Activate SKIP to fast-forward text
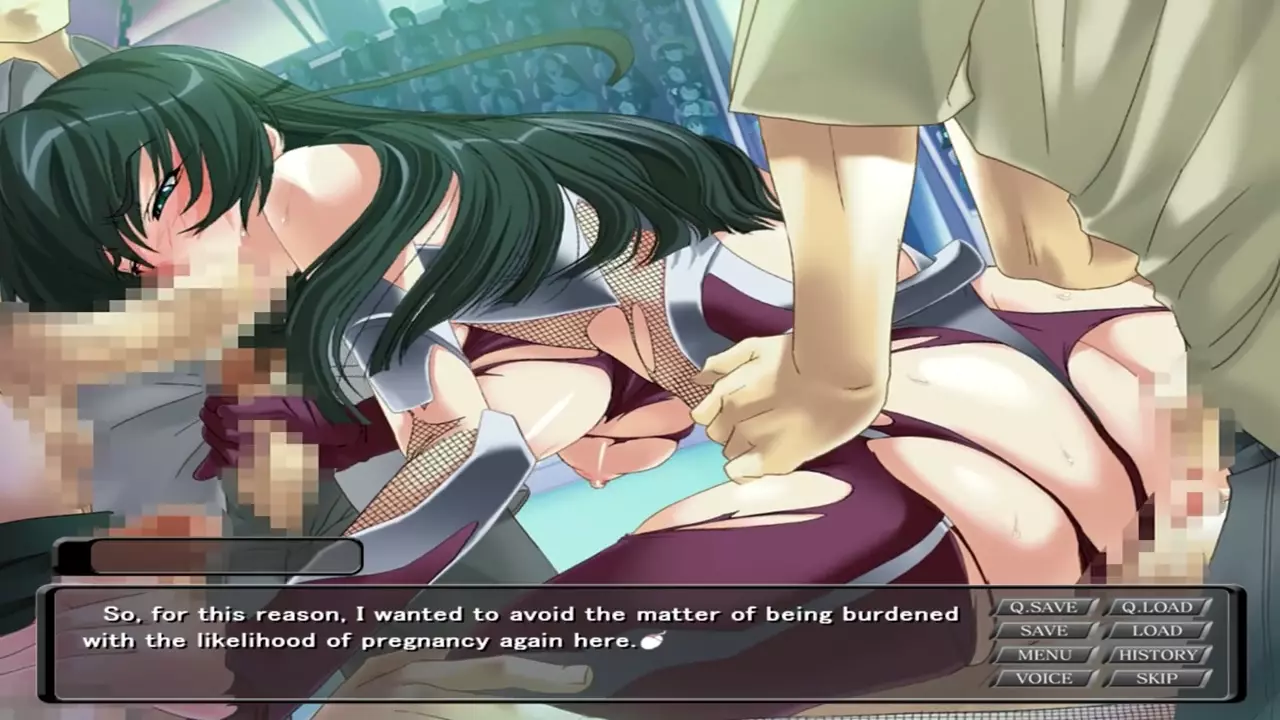Viewport: 1280px width, 720px height. point(1157,679)
